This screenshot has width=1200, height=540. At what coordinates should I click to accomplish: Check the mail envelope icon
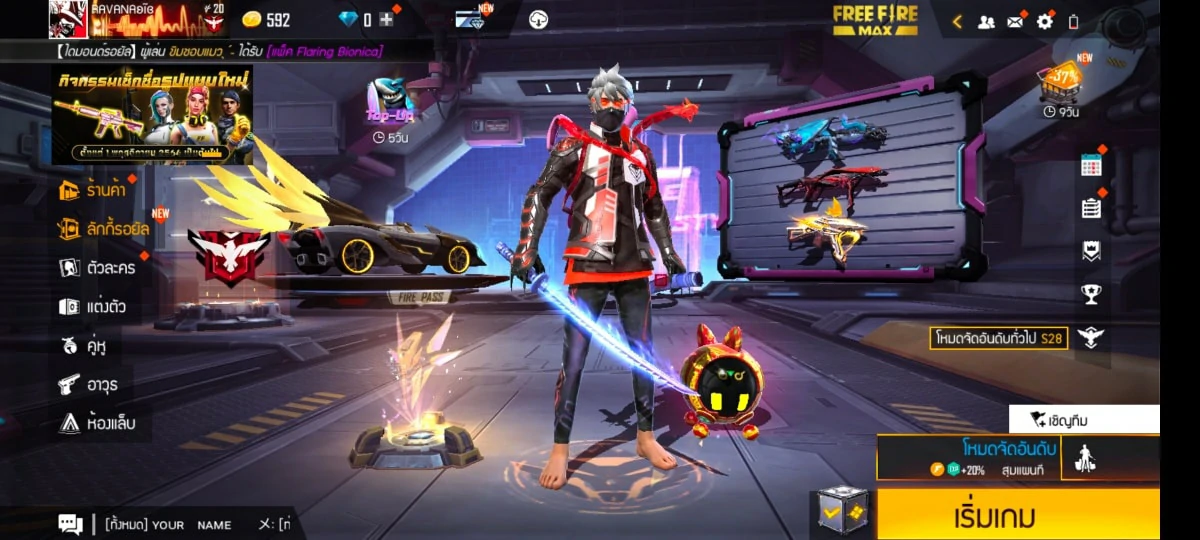point(1015,21)
